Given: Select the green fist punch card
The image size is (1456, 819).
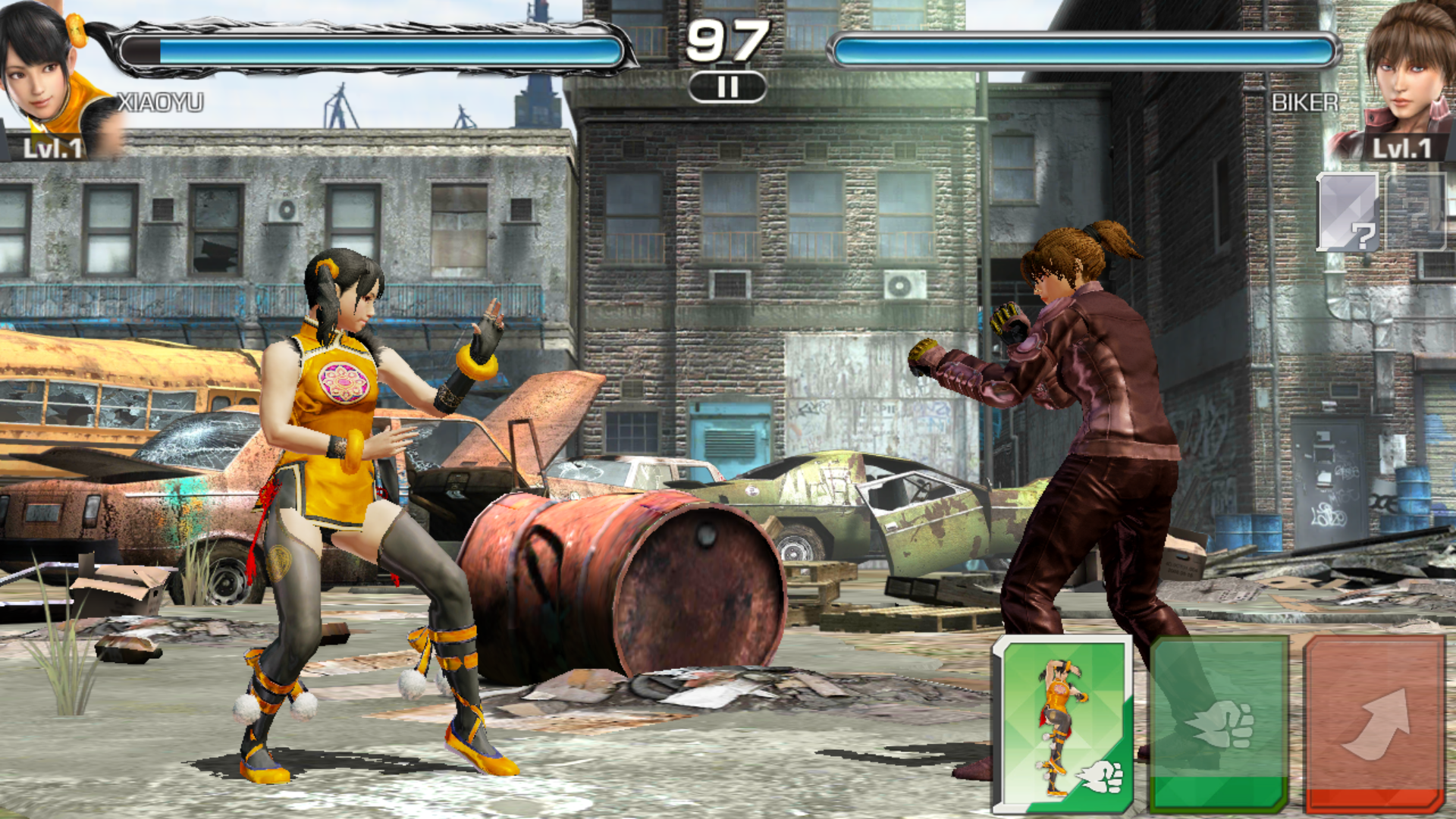Looking at the screenshot, I should [x=1219, y=724].
